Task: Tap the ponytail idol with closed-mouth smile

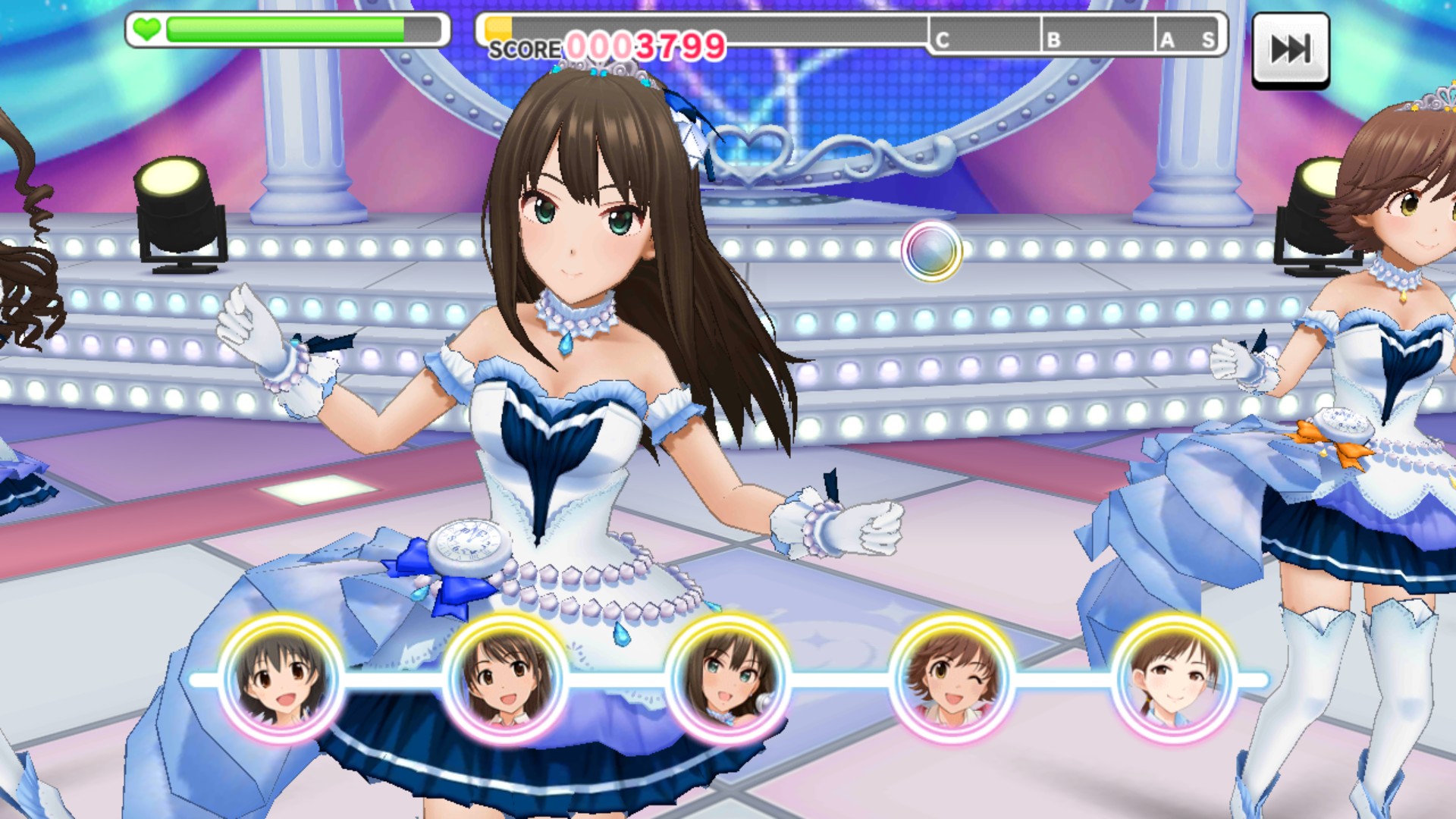Action: tap(1174, 678)
